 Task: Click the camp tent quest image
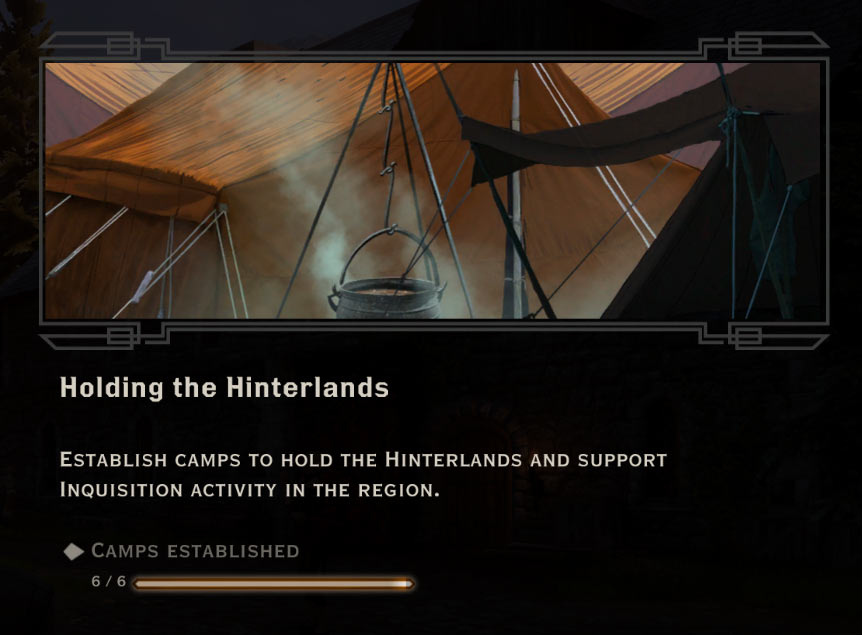point(432,190)
